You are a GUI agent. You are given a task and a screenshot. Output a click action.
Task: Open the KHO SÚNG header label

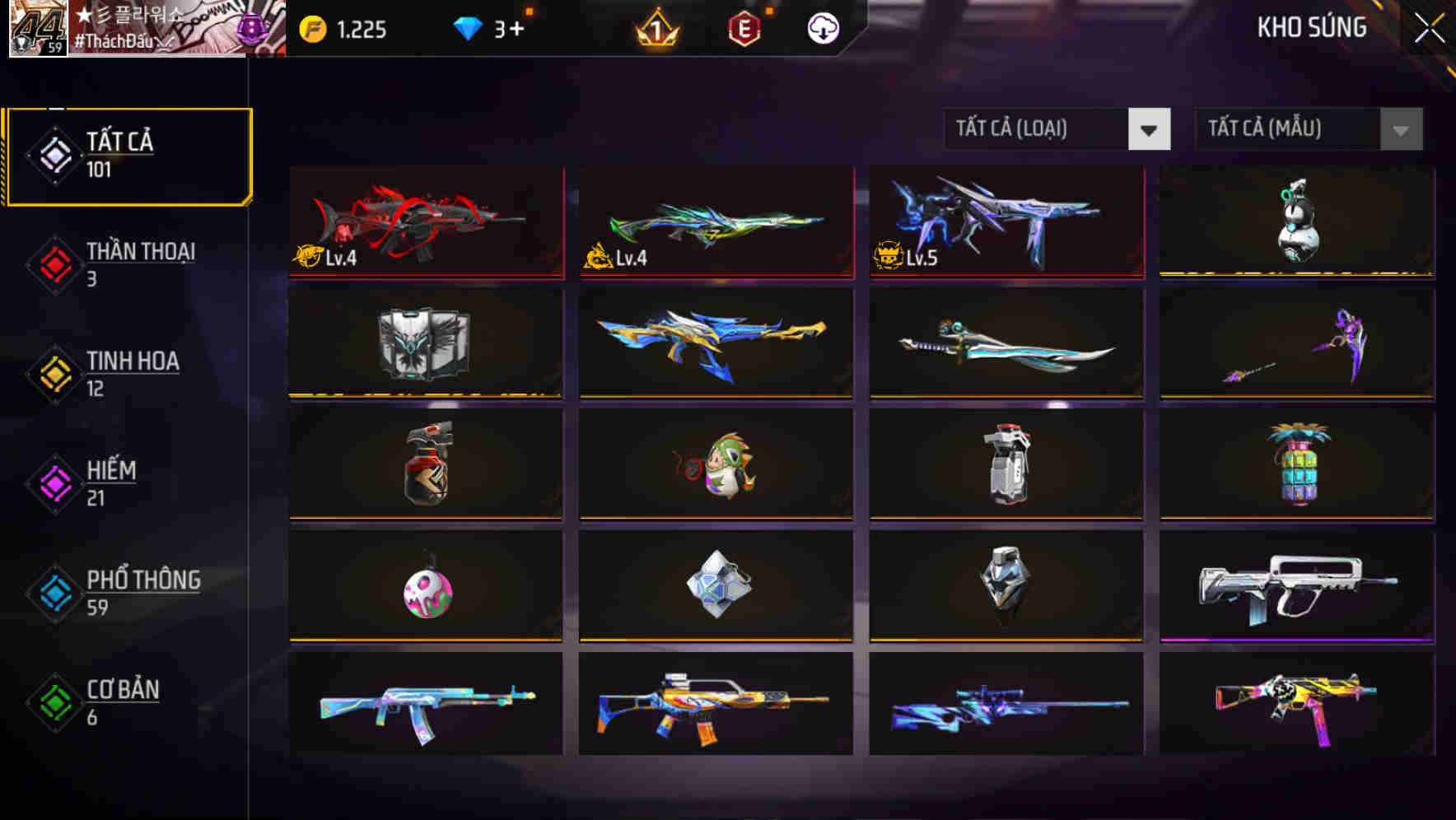click(1312, 27)
